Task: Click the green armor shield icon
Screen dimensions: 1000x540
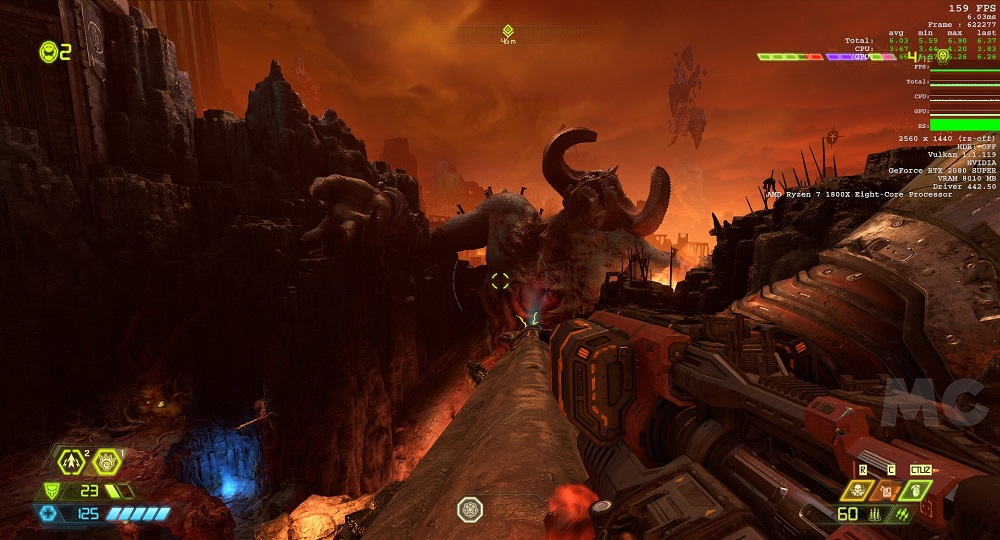Action: (x=50, y=491)
